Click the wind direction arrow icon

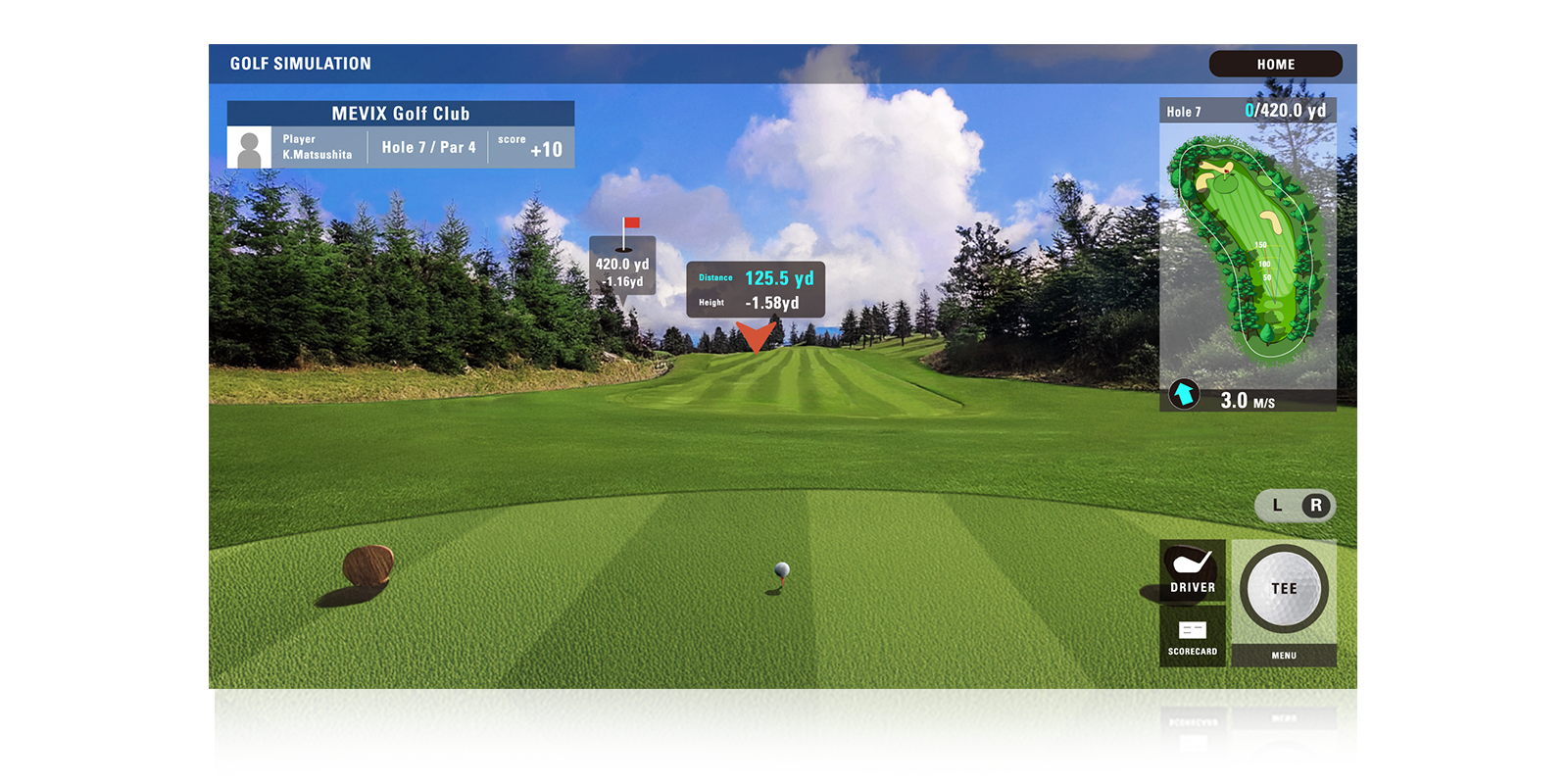pyautogui.click(x=1184, y=394)
